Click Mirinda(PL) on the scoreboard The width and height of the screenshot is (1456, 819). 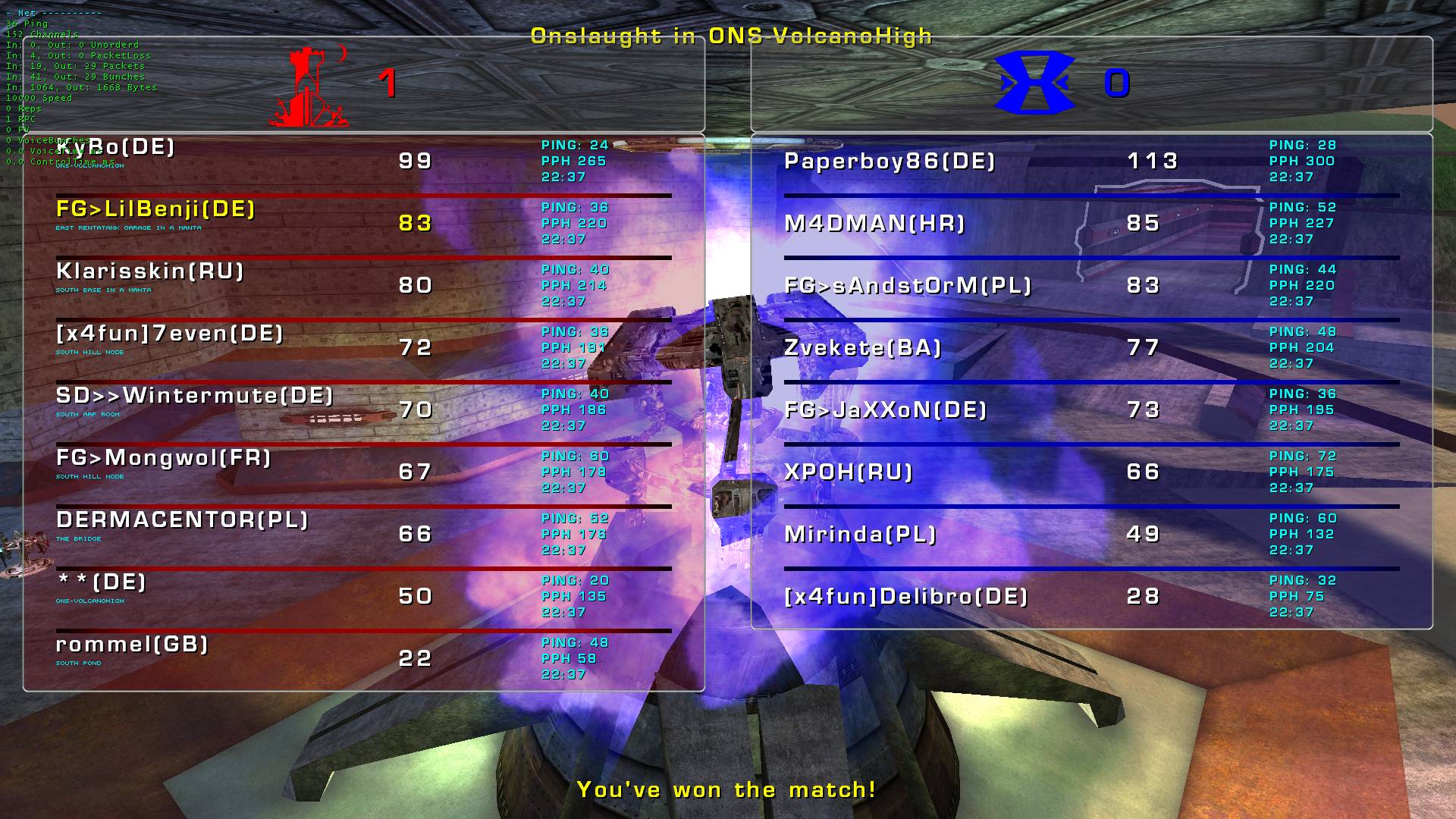pos(860,535)
